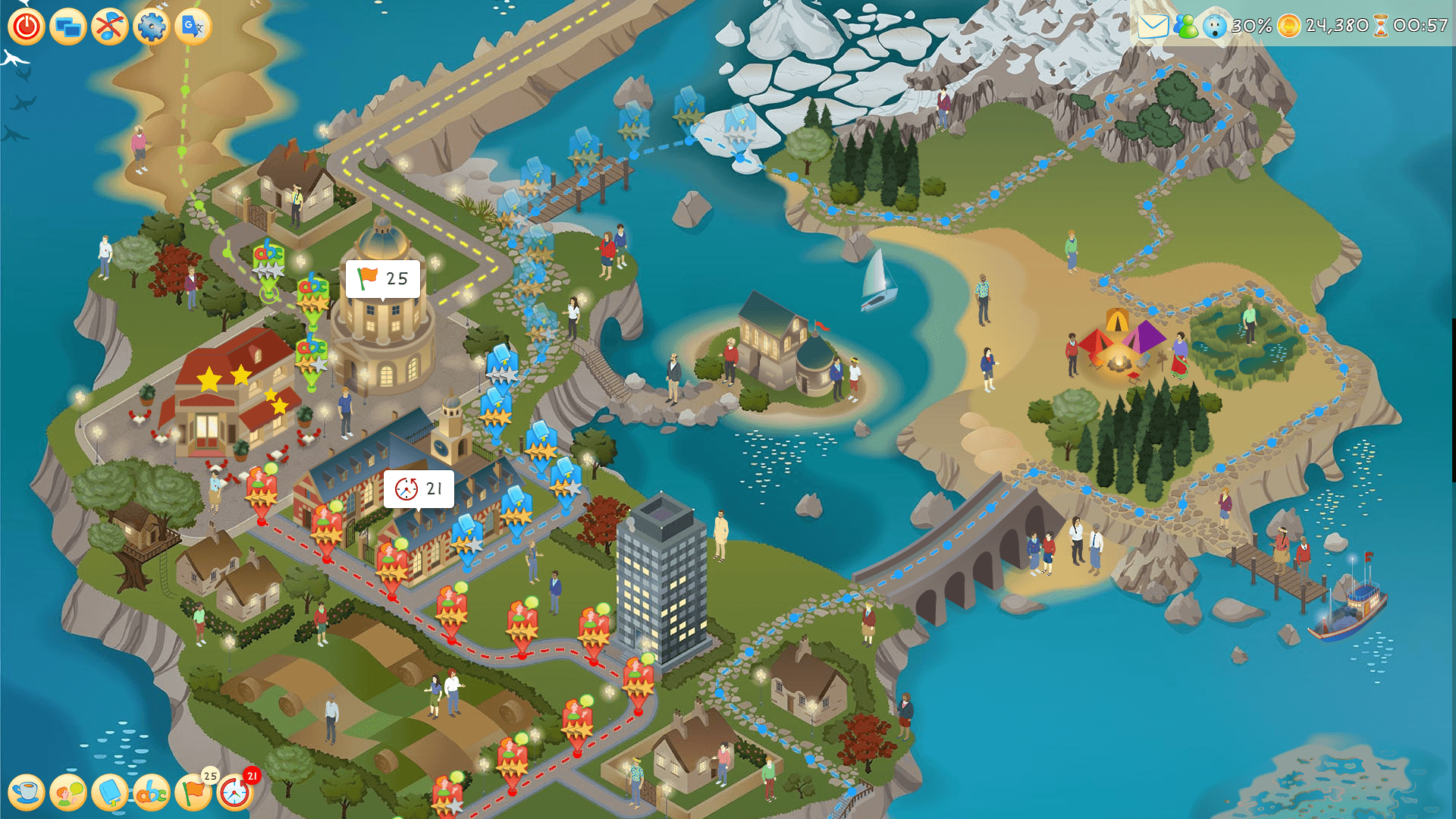The width and height of the screenshot is (1456, 819).
Task: Click the coin currency icon
Action: click(1288, 27)
